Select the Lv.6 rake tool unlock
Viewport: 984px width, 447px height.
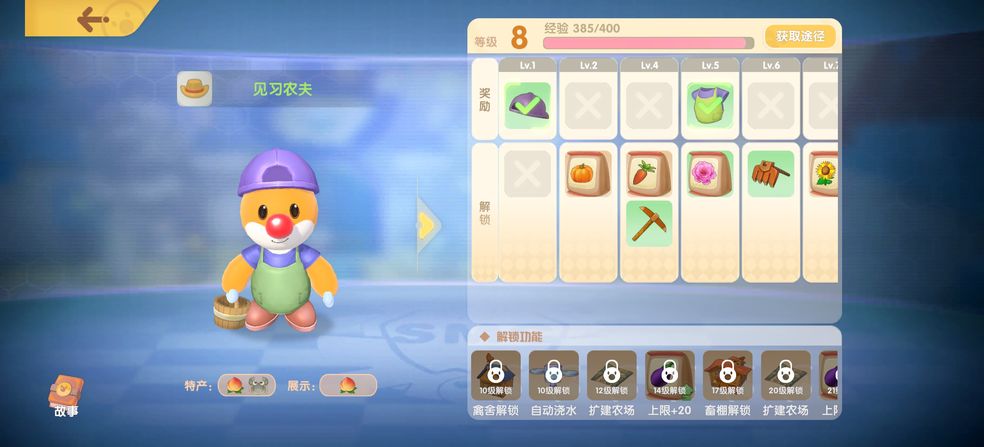click(x=771, y=174)
